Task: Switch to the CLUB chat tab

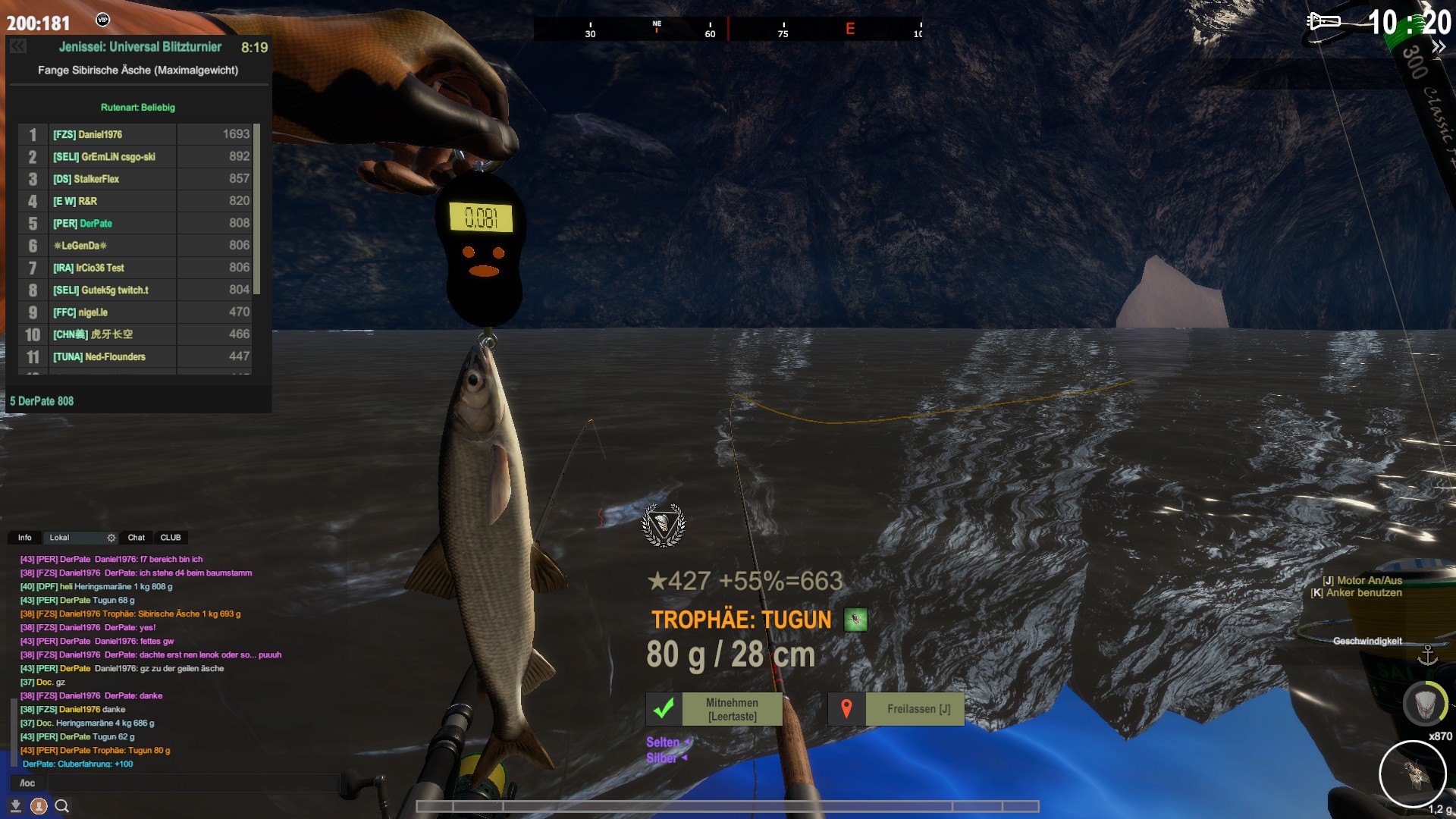Action: pyautogui.click(x=171, y=538)
